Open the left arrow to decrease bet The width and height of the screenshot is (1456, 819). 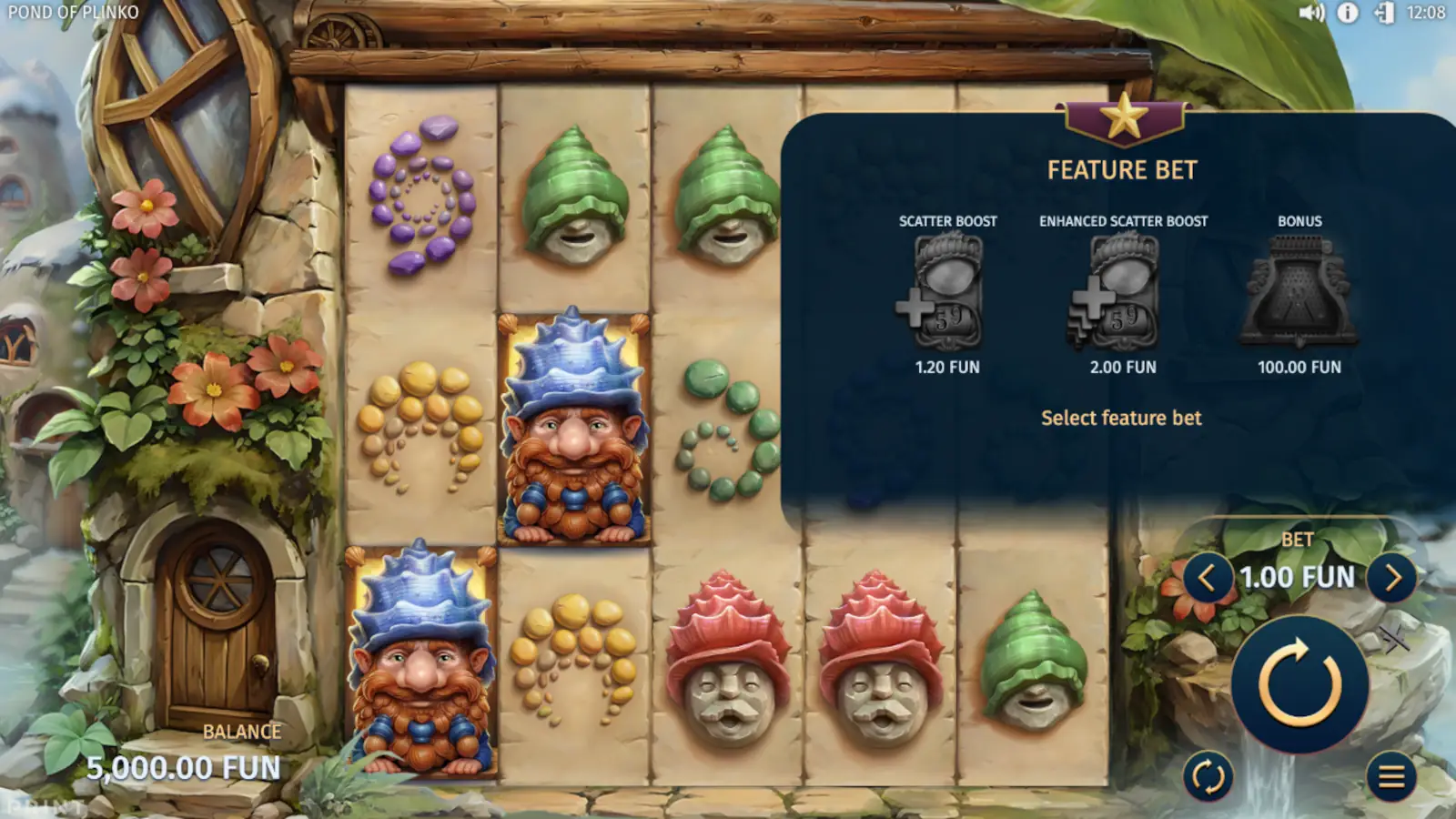(1210, 576)
